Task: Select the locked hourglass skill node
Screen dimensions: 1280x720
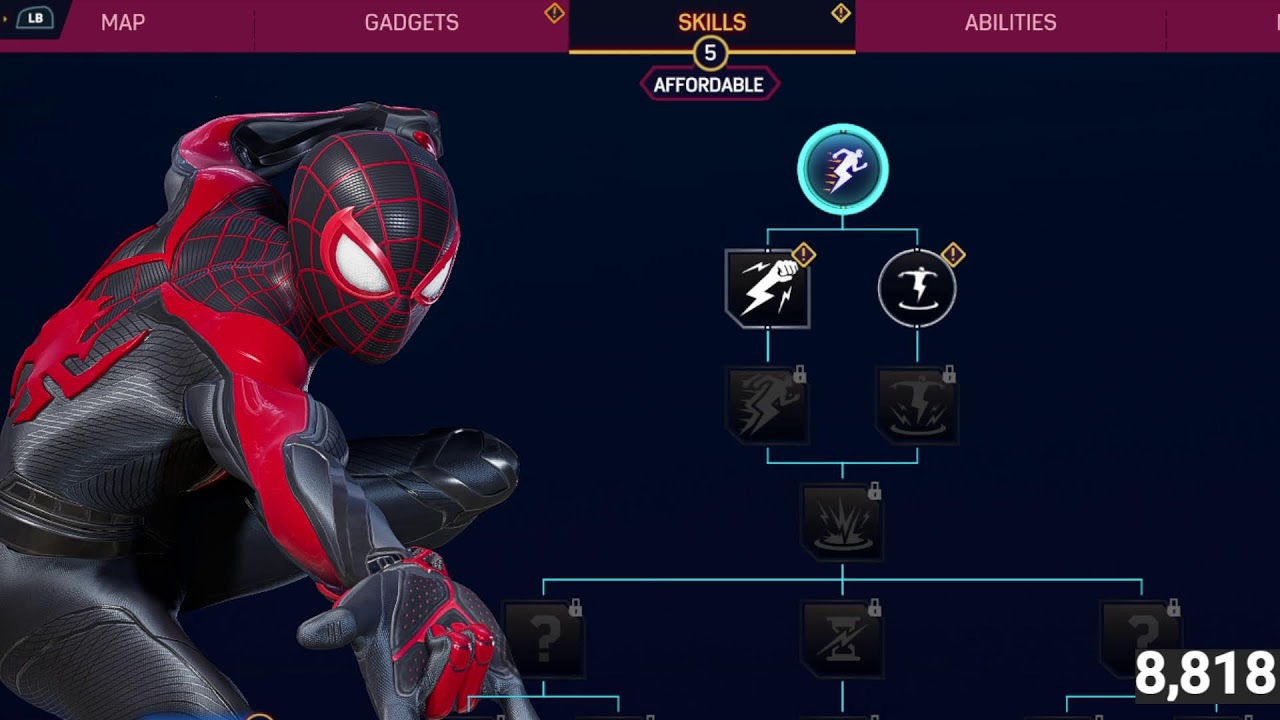Action: (842, 638)
